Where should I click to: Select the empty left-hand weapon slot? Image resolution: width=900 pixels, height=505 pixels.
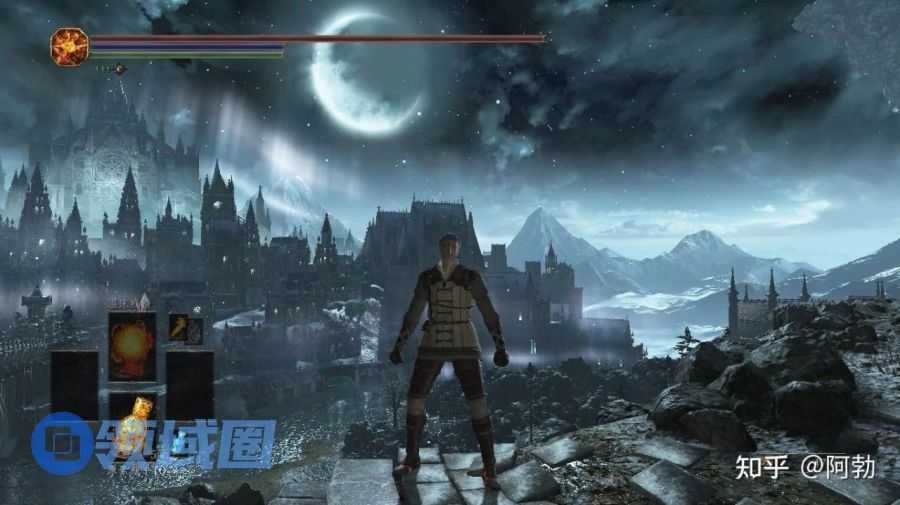pyautogui.click(x=75, y=385)
